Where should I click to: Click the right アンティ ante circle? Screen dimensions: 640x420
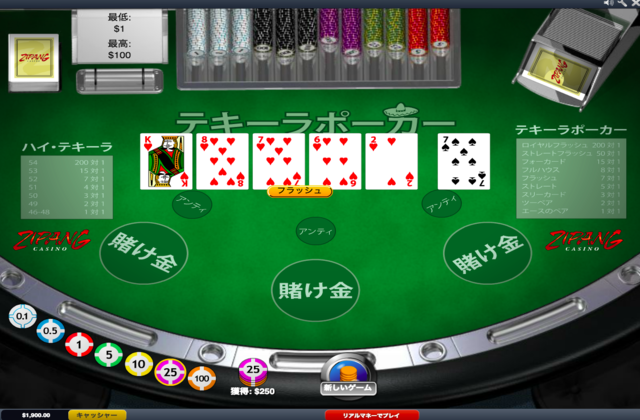[441, 204]
